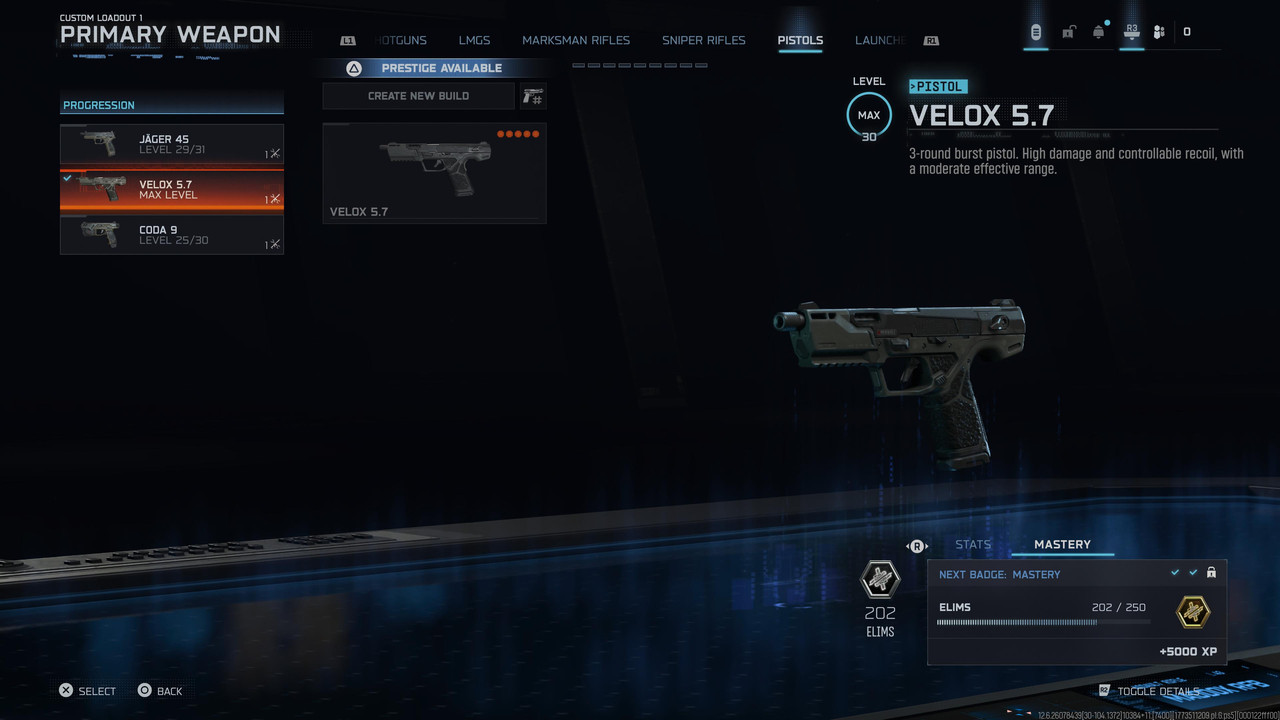Choose the Pistols weapon tab
Image resolution: width=1280 pixels, height=720 pixels.
800,41
